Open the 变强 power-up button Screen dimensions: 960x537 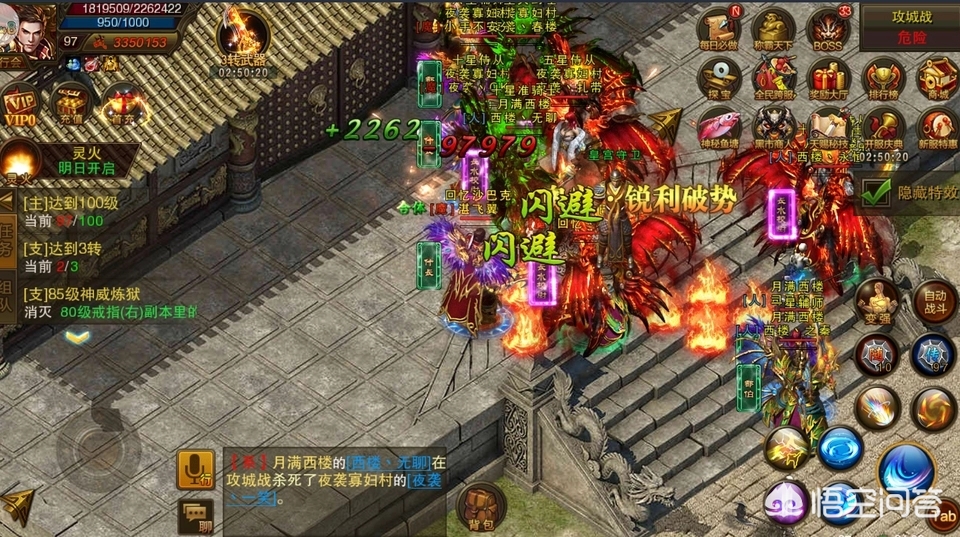878,300
